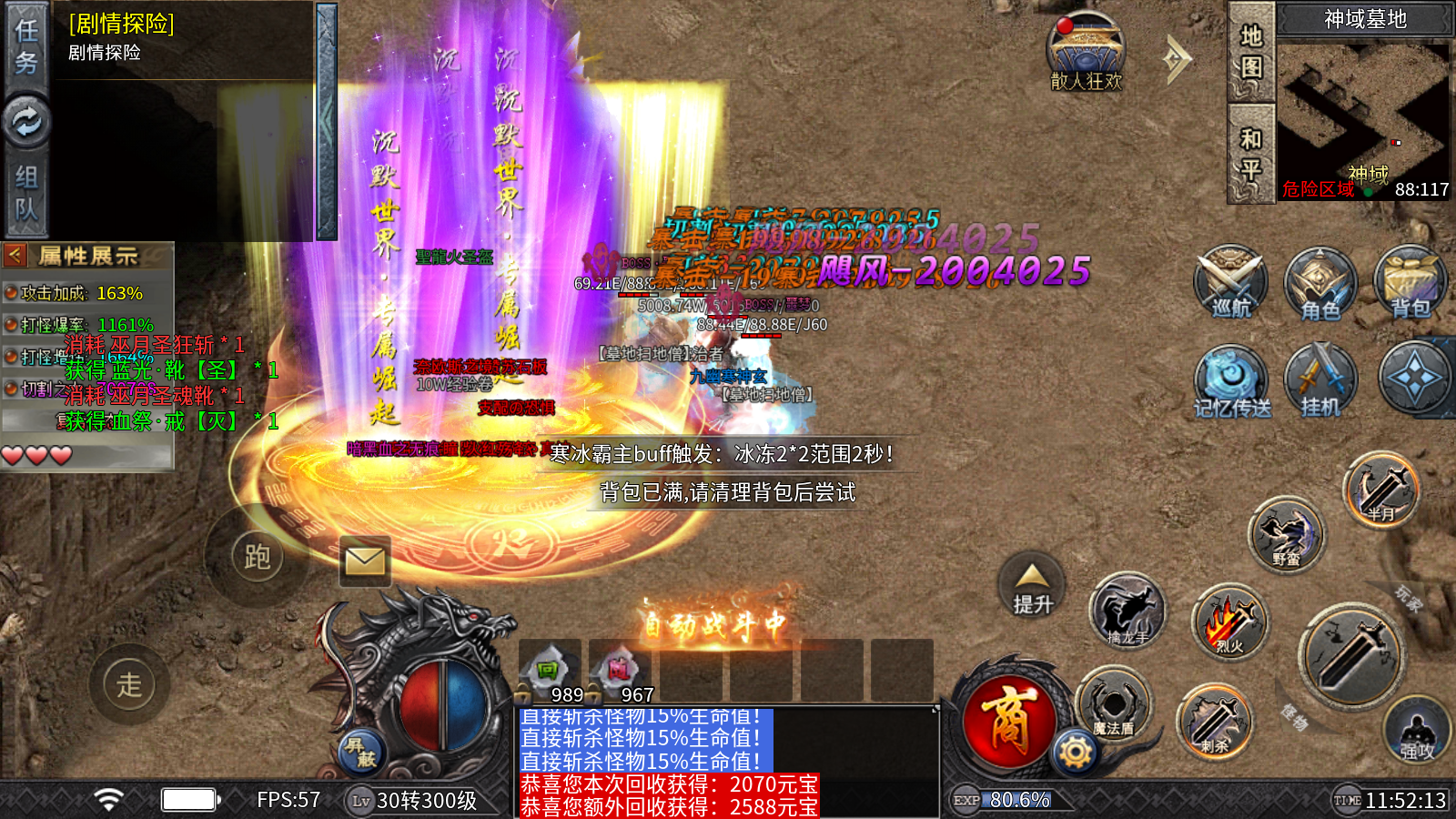Image resolution: width=1456 pixels, height=819 pixels.
Task: Open the 任务 quest tab
Action: 25,45
